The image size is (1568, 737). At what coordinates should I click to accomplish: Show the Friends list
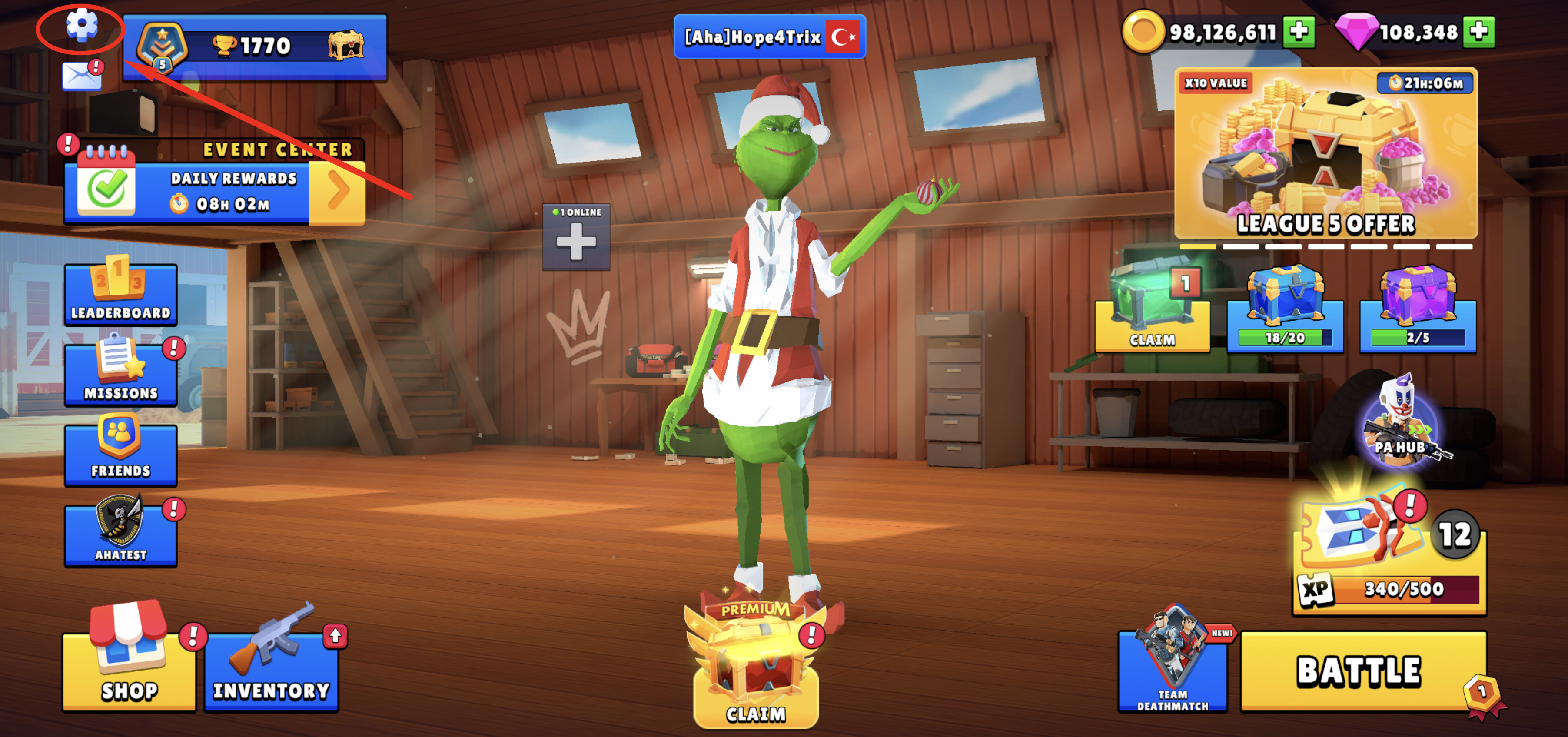[x=120, y=453]
